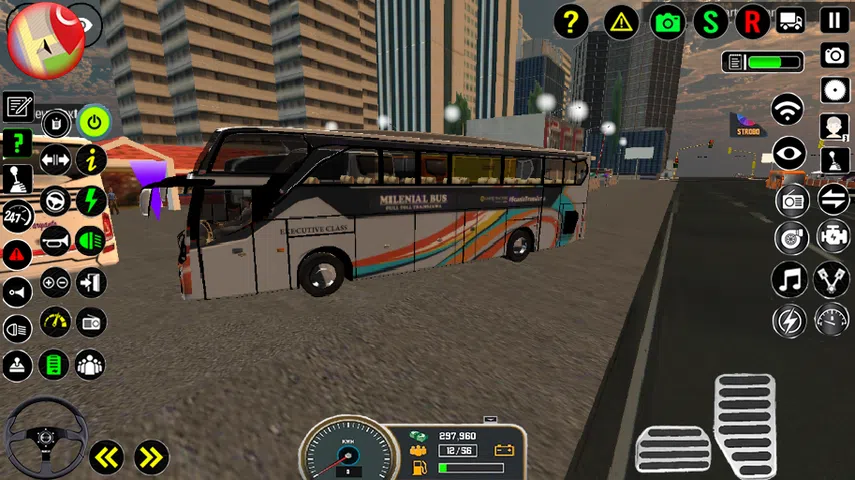Click the green camera icon
The width and height of the screenshot is (855, 480).
667,21
